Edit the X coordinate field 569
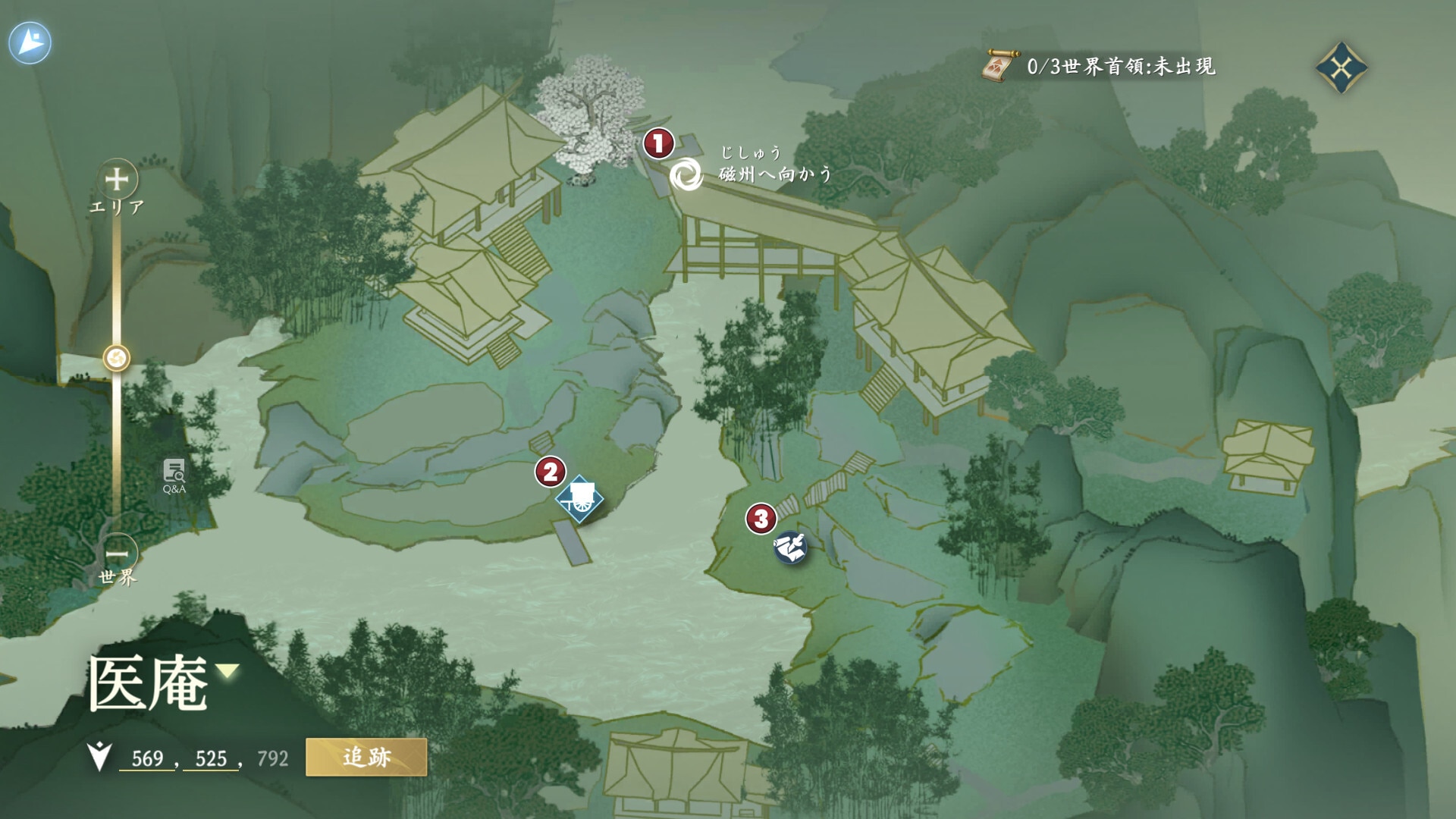This screenshot has height=819, width=1456. 147,758
